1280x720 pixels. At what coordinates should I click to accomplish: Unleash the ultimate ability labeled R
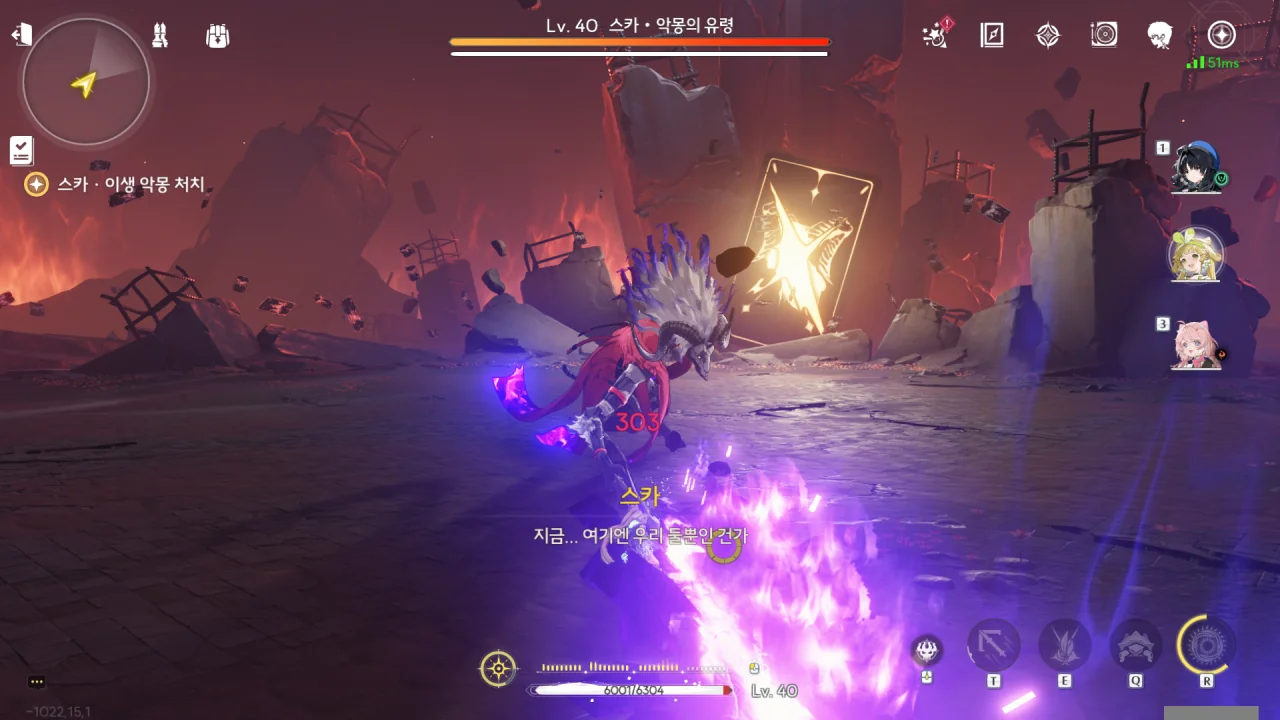[1206, 644]
